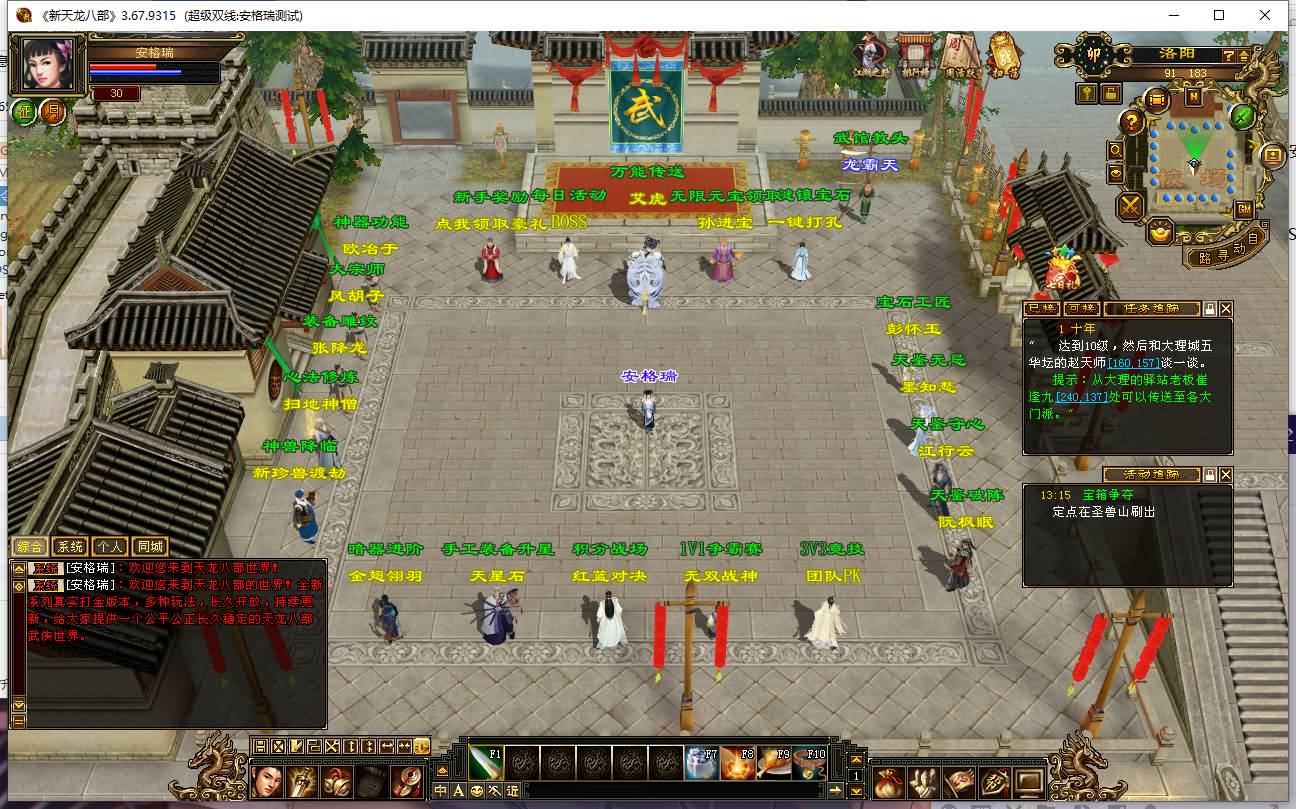Image resolution: width=1296 pixels, height=809 pixels.
Task: Open the magnifier search icon left of the minimap
Action: click(1114, 151)
